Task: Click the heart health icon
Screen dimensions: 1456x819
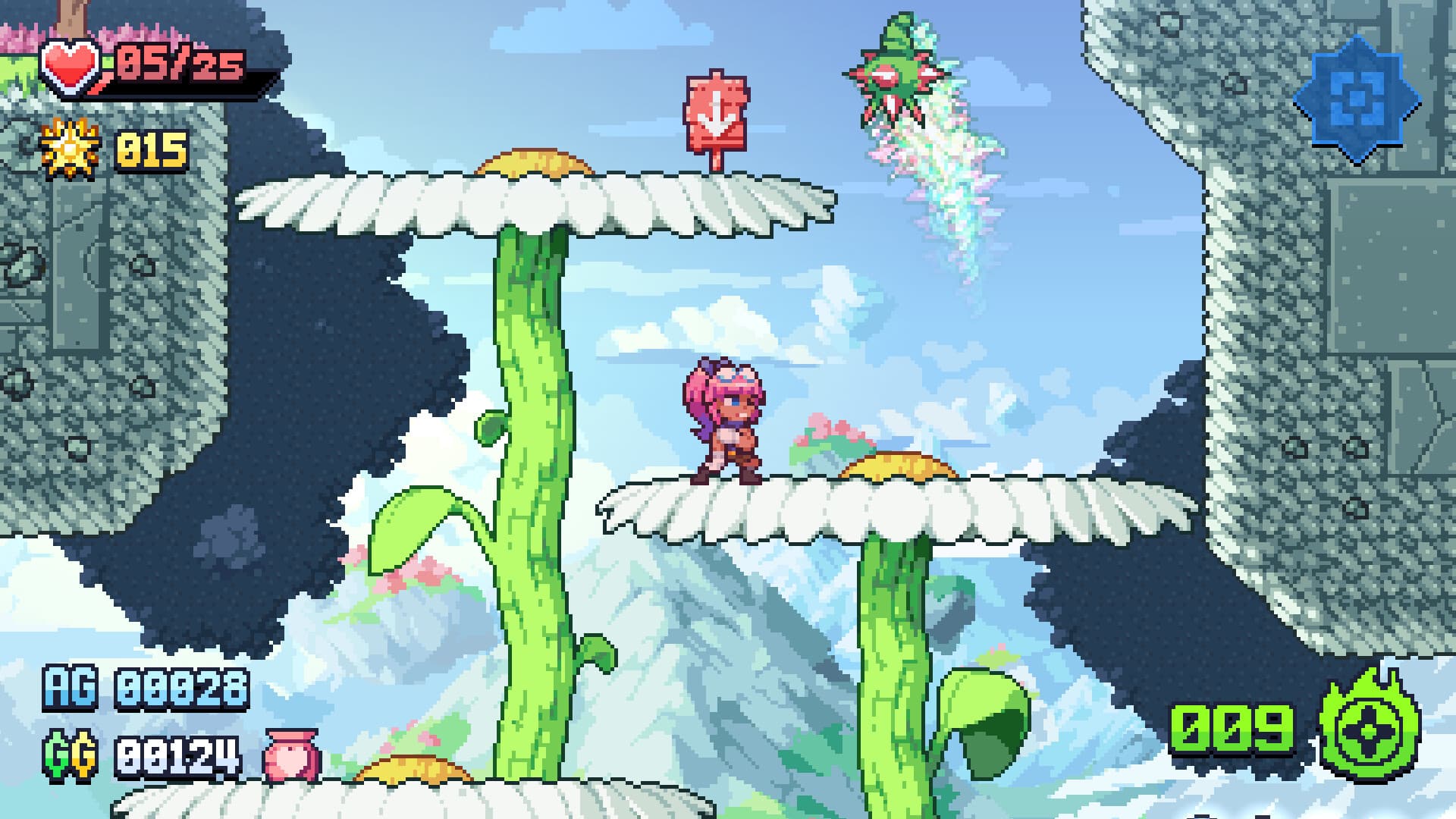Action: point(71,68)
